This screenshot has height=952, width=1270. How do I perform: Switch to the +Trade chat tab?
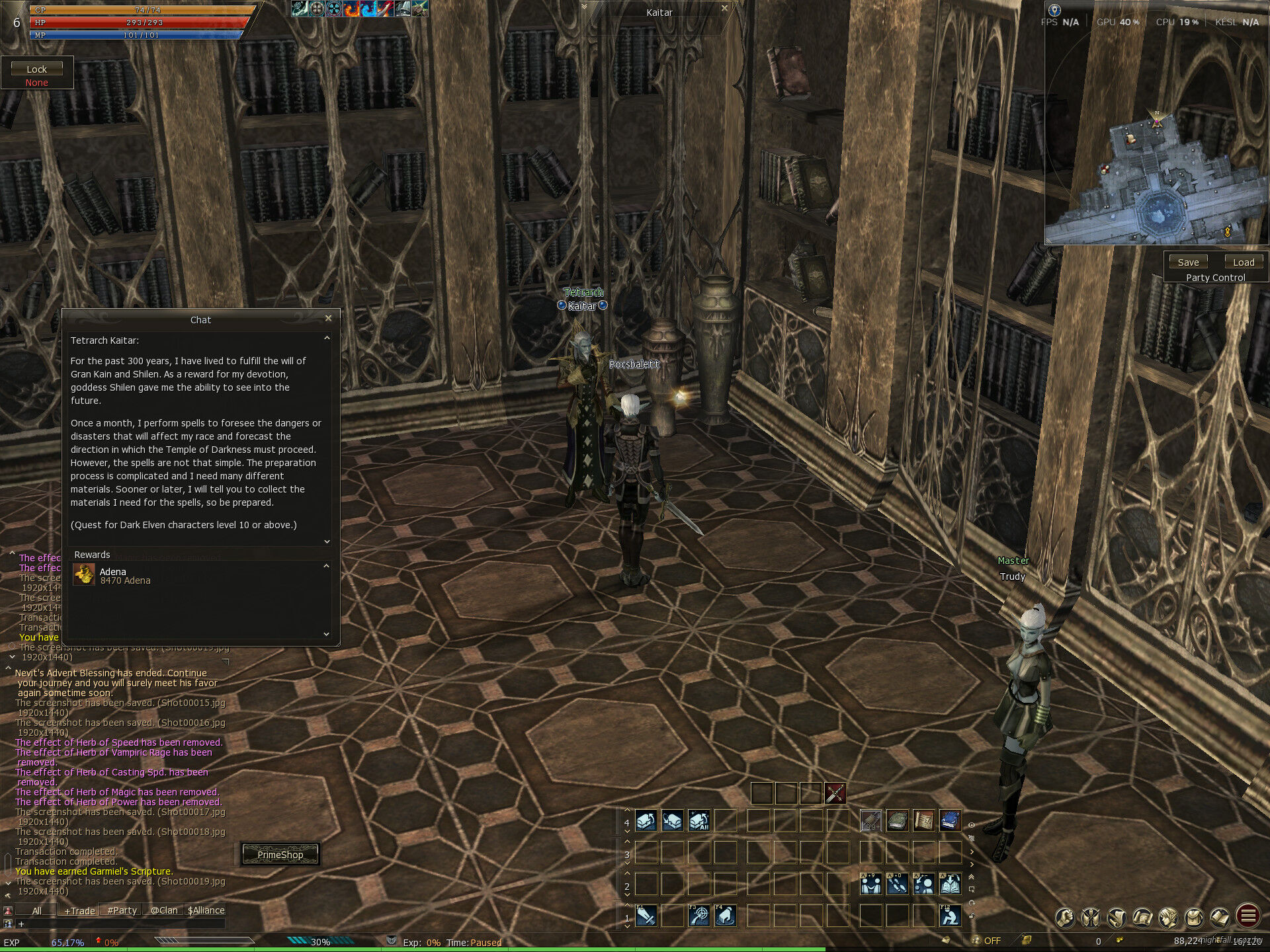pos(79,910)
